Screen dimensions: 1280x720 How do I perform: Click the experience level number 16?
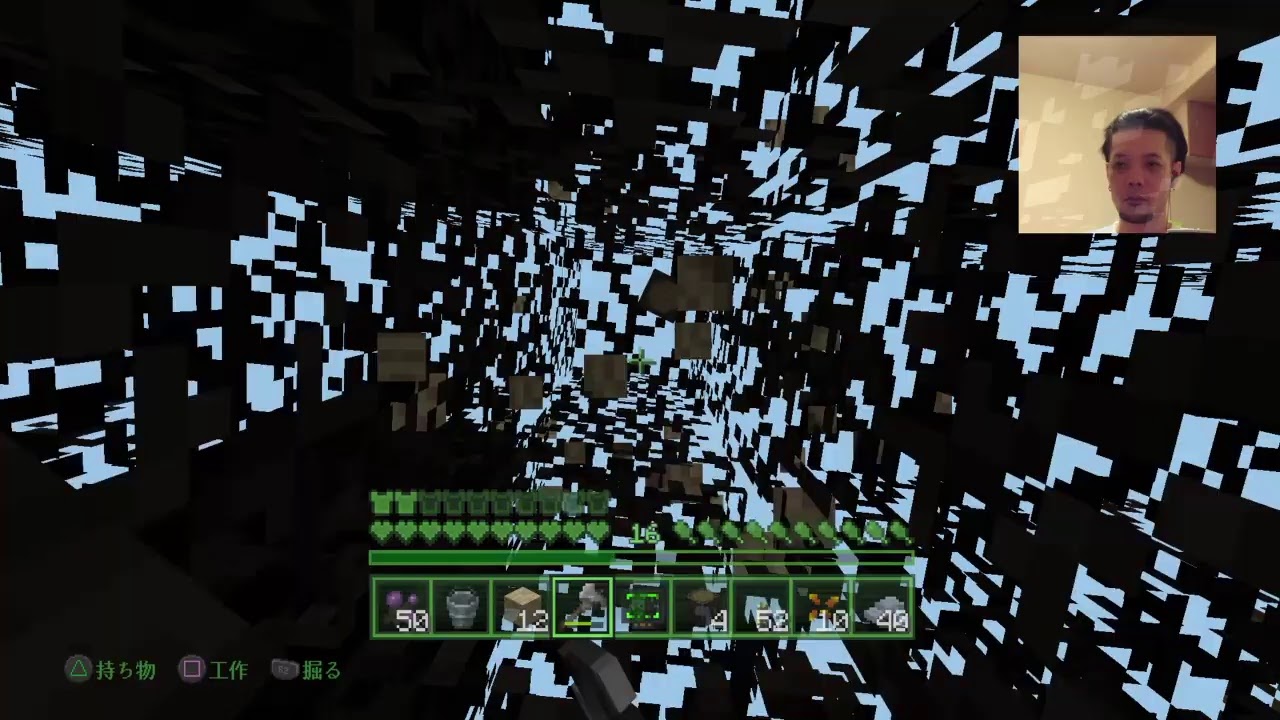[644, 533]
